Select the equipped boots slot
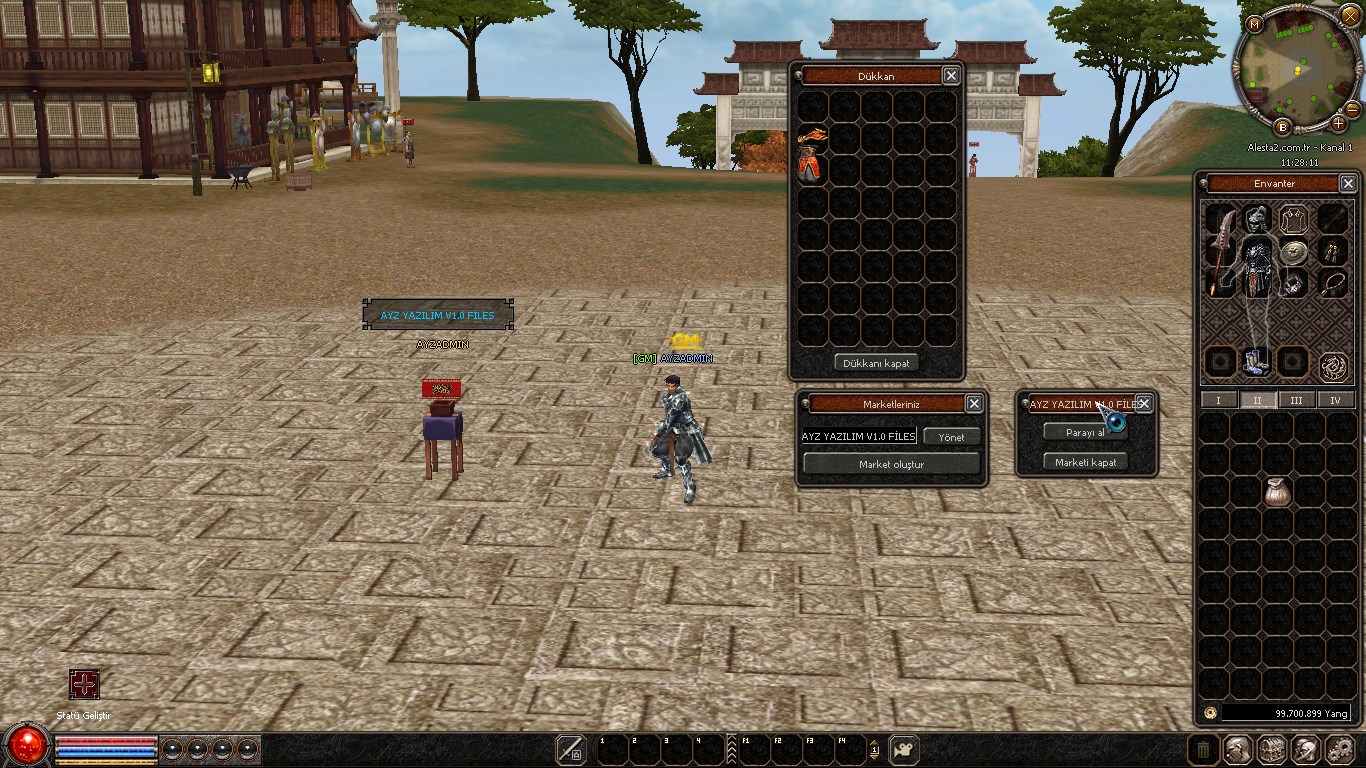 (x=1257, y=361)
